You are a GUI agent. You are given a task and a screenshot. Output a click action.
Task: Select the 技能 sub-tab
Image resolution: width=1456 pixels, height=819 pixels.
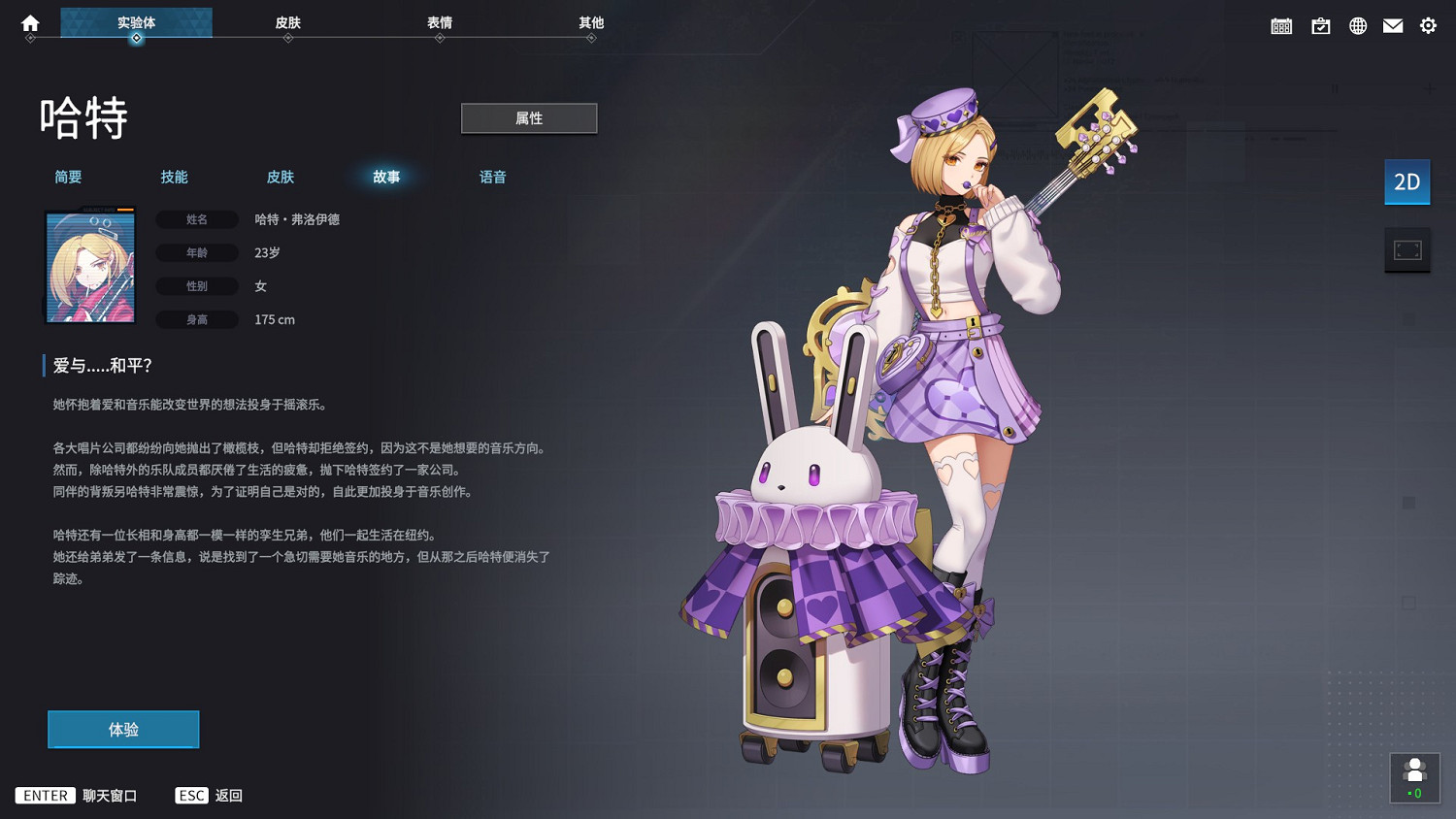pyautogui.click(x=174, y=177)
